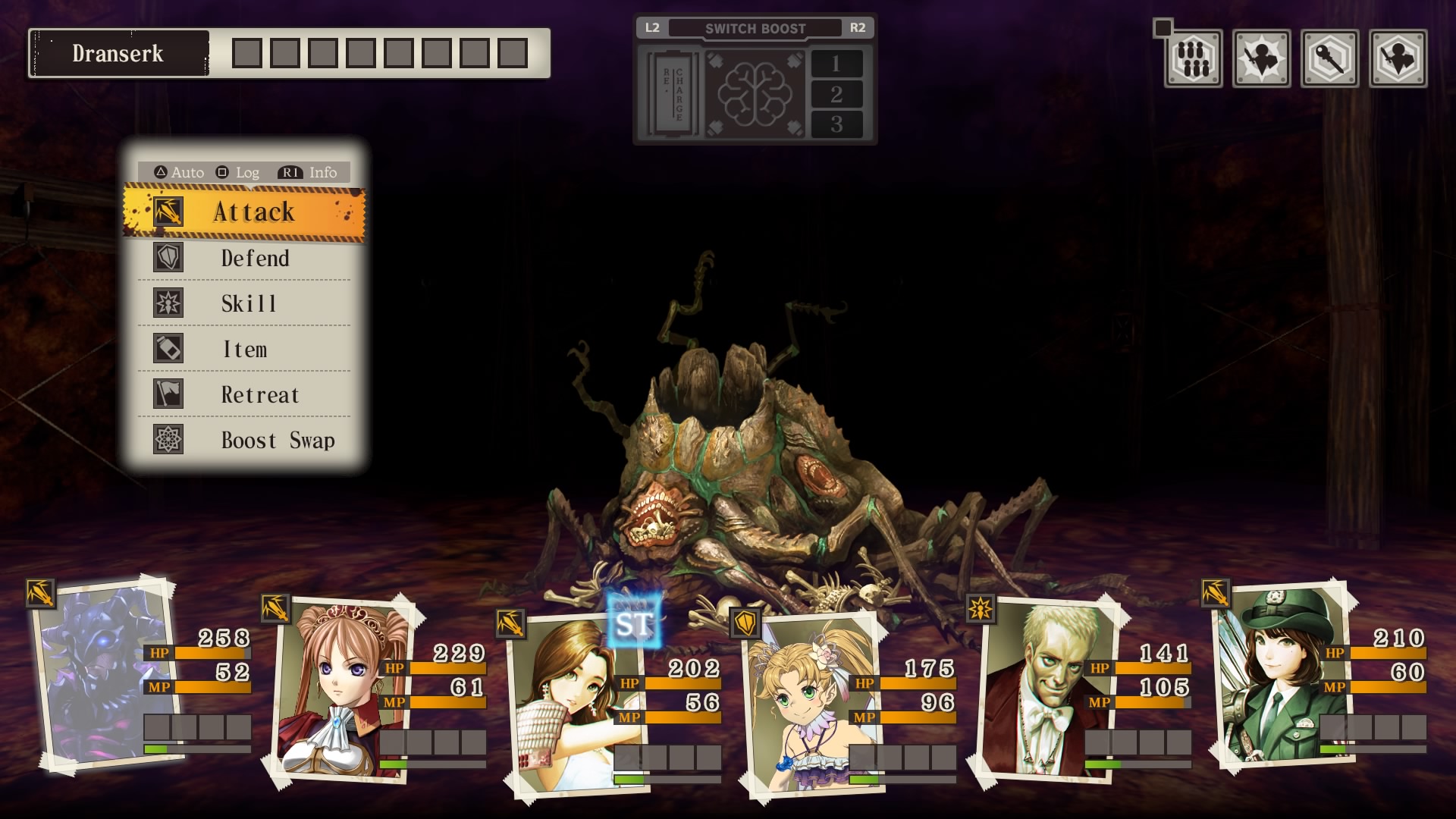This screenshot has width=1456, height=819.
Task: Choose Defend from the battle menu
Action: (244, 258)
